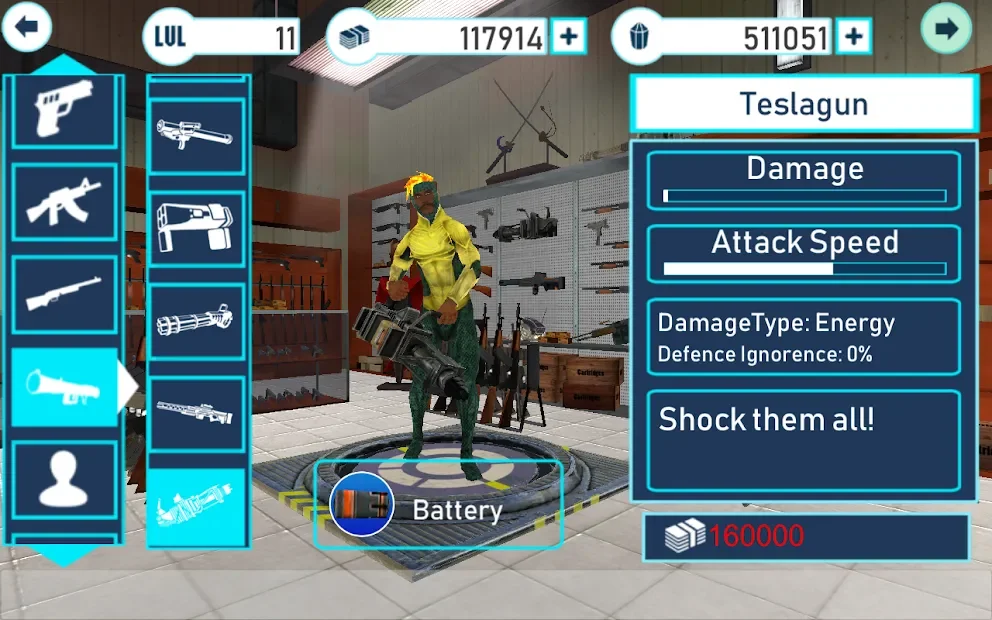Go back with the left arrow button

27,28
